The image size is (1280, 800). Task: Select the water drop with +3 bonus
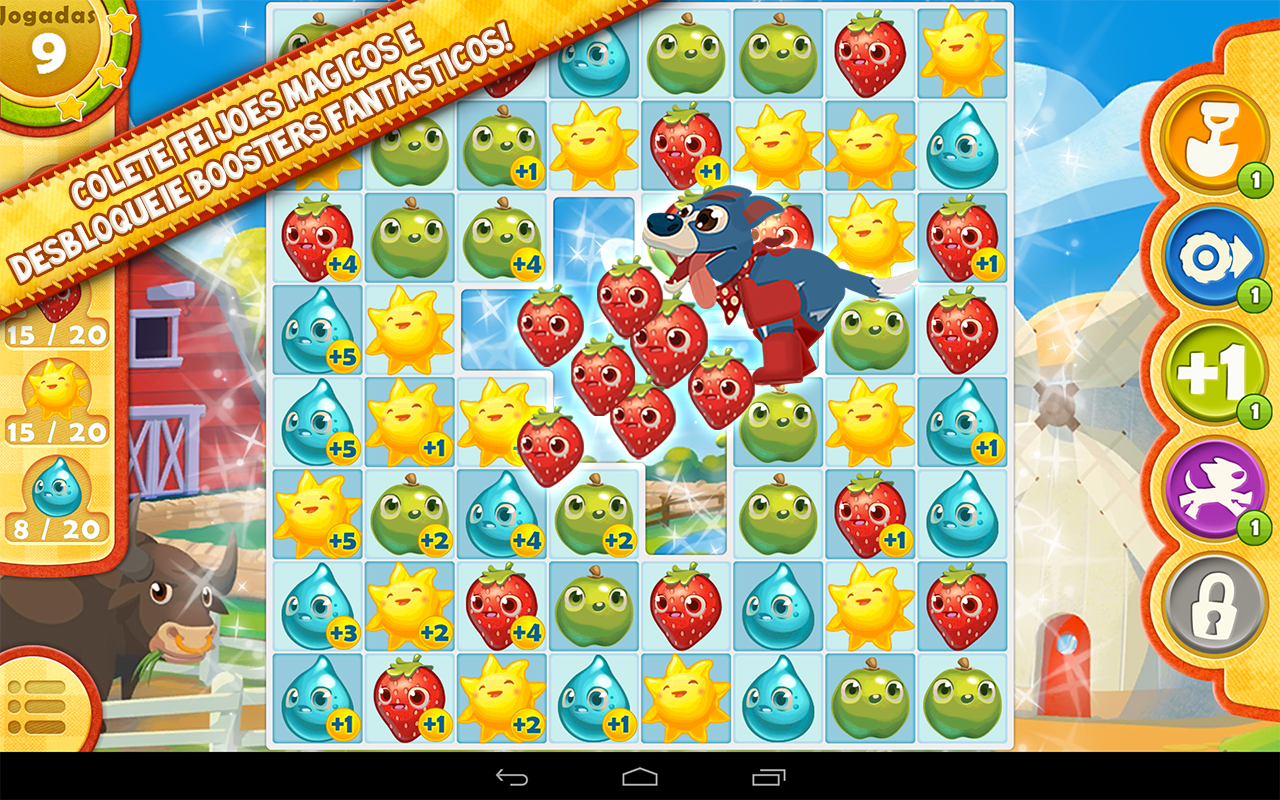318,605
